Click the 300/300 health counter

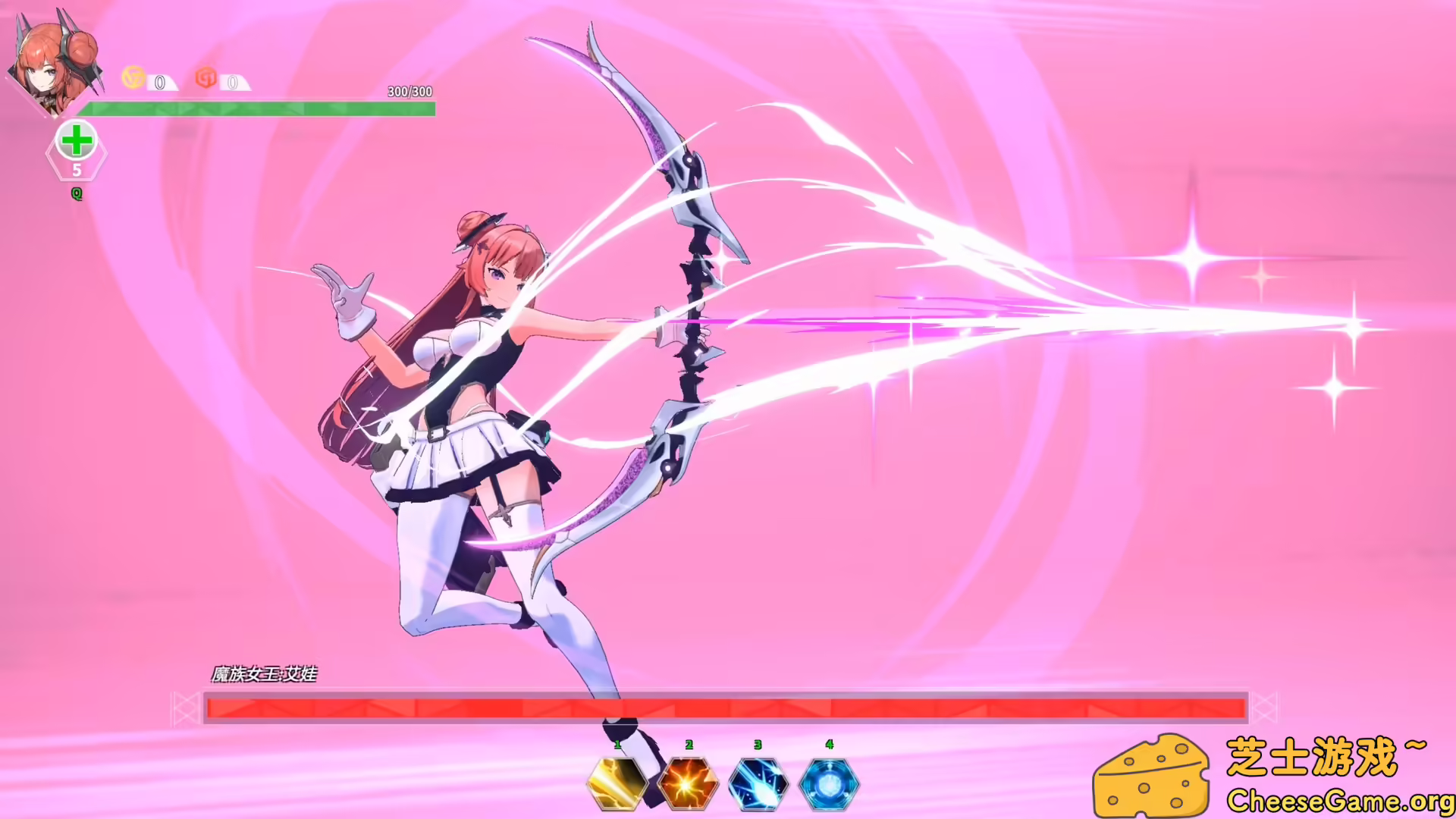(408, 93)
